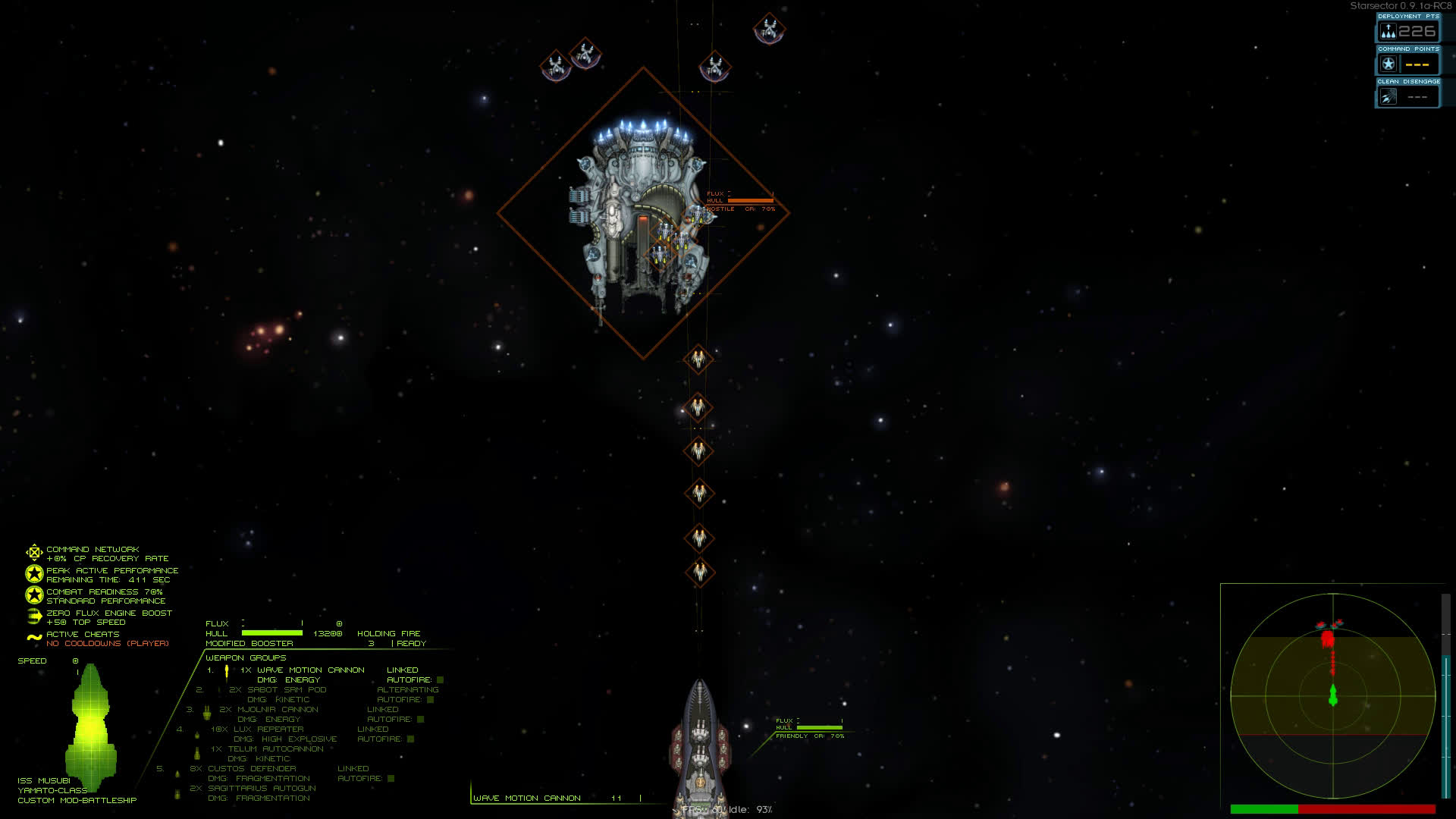The height and width of the screenshot is (819, 1456).
Task: Click the Clean Disengage icon
Action: tap(1388, 97)
